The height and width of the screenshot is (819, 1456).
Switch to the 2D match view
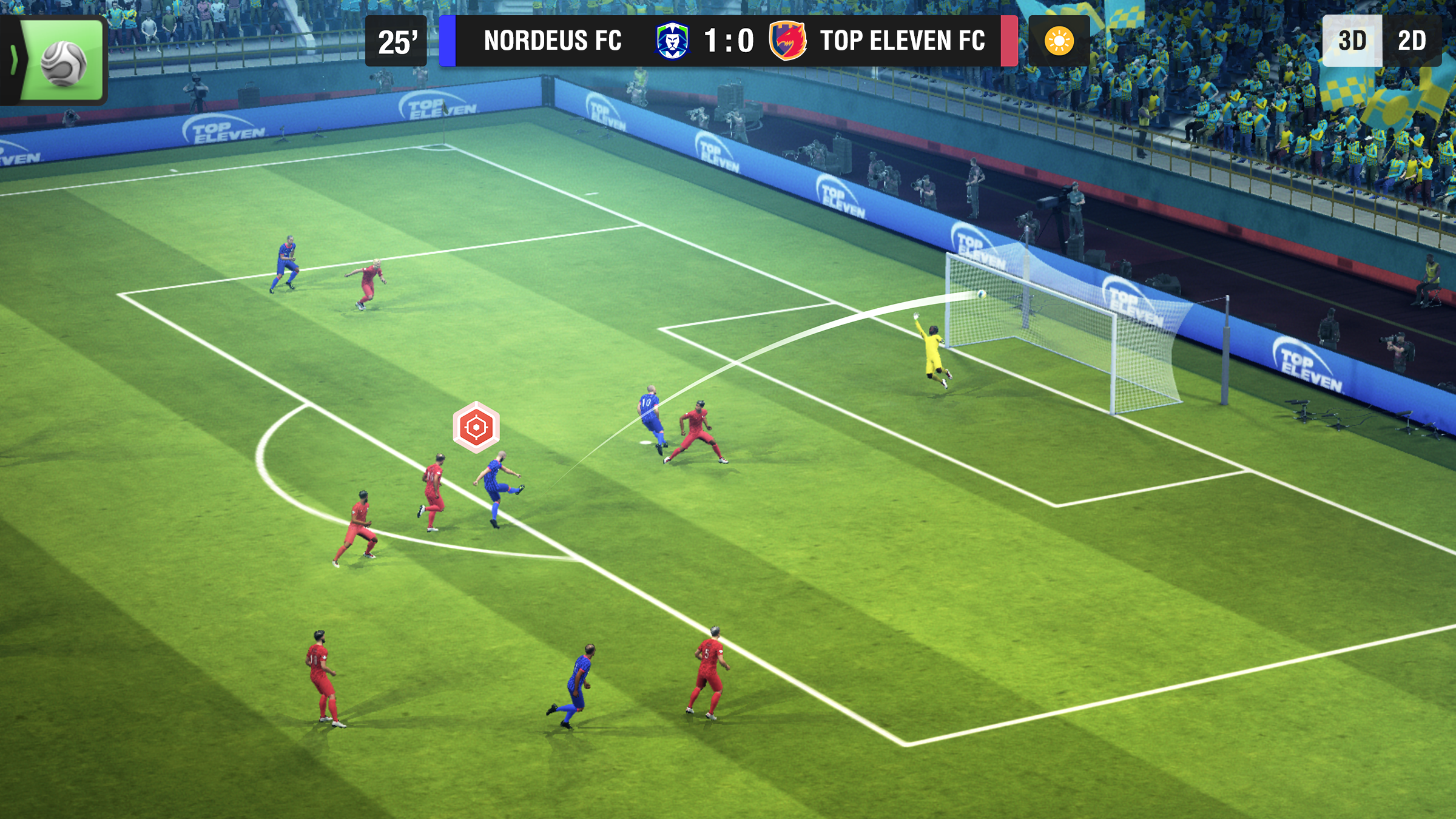pos(1411,41)
